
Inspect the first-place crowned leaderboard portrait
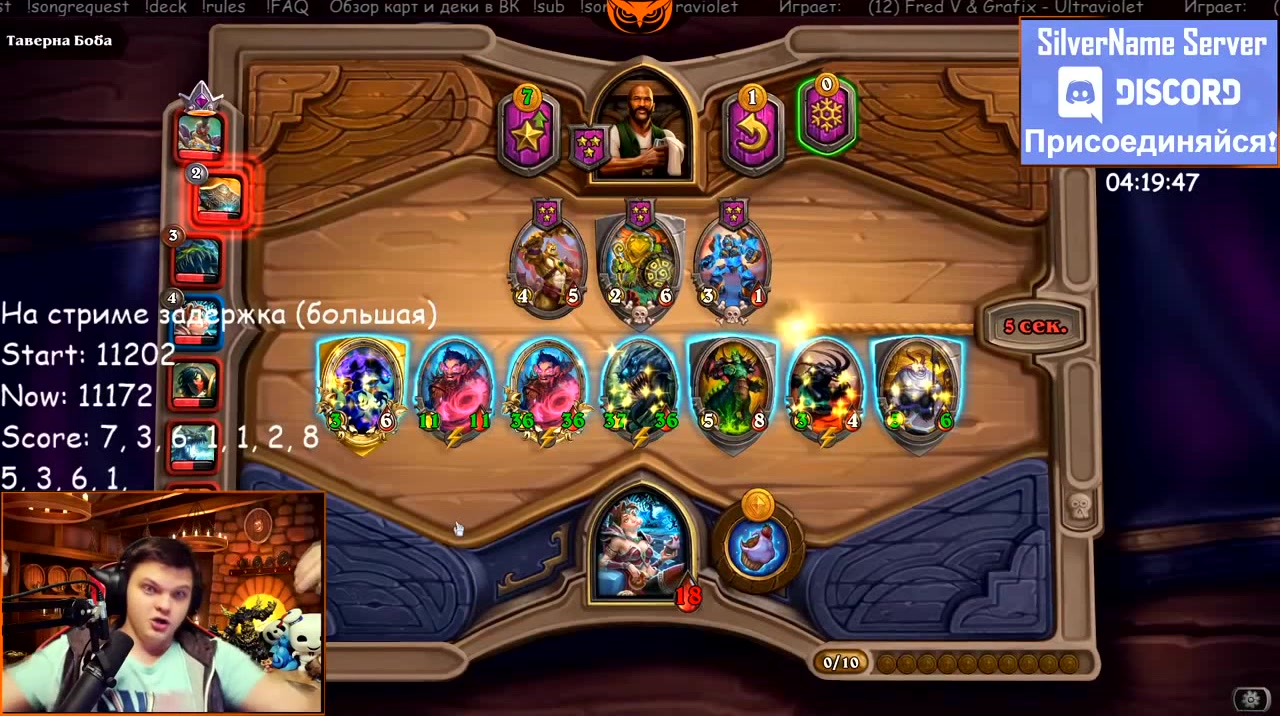(x=200, y=134)
